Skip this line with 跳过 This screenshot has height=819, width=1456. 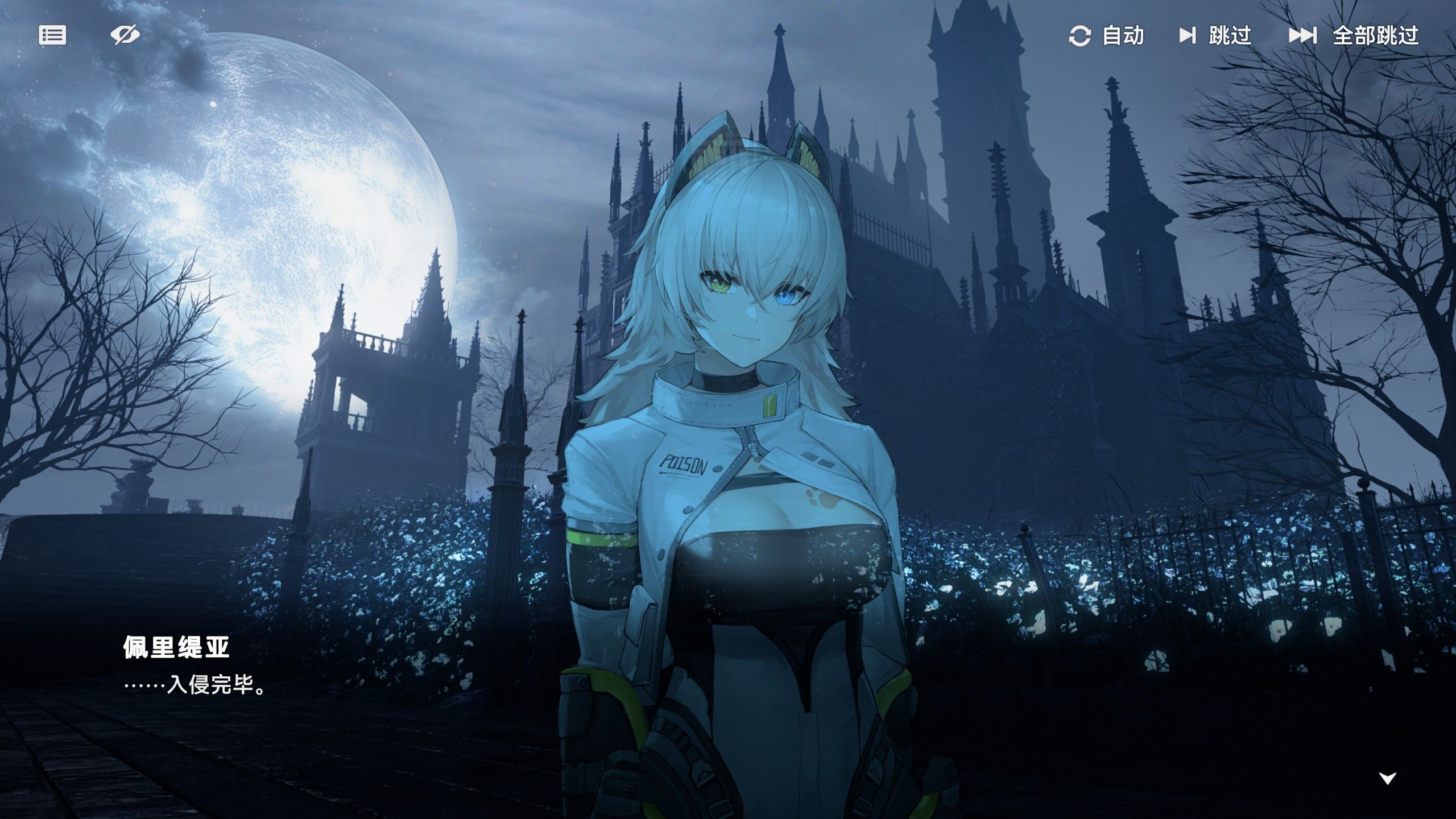tap(1215, 36)
